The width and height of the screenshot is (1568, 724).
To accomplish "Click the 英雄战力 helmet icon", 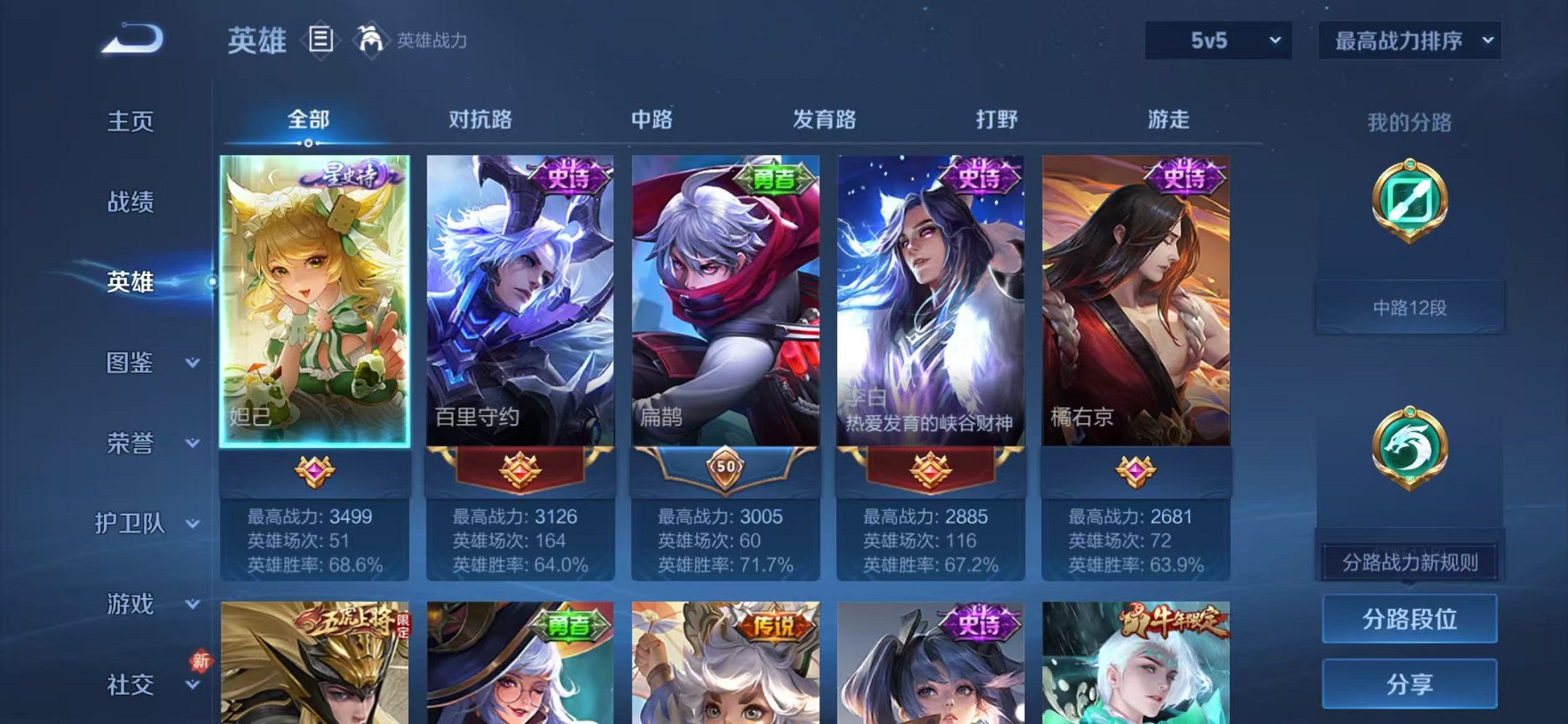I will 370,40.
